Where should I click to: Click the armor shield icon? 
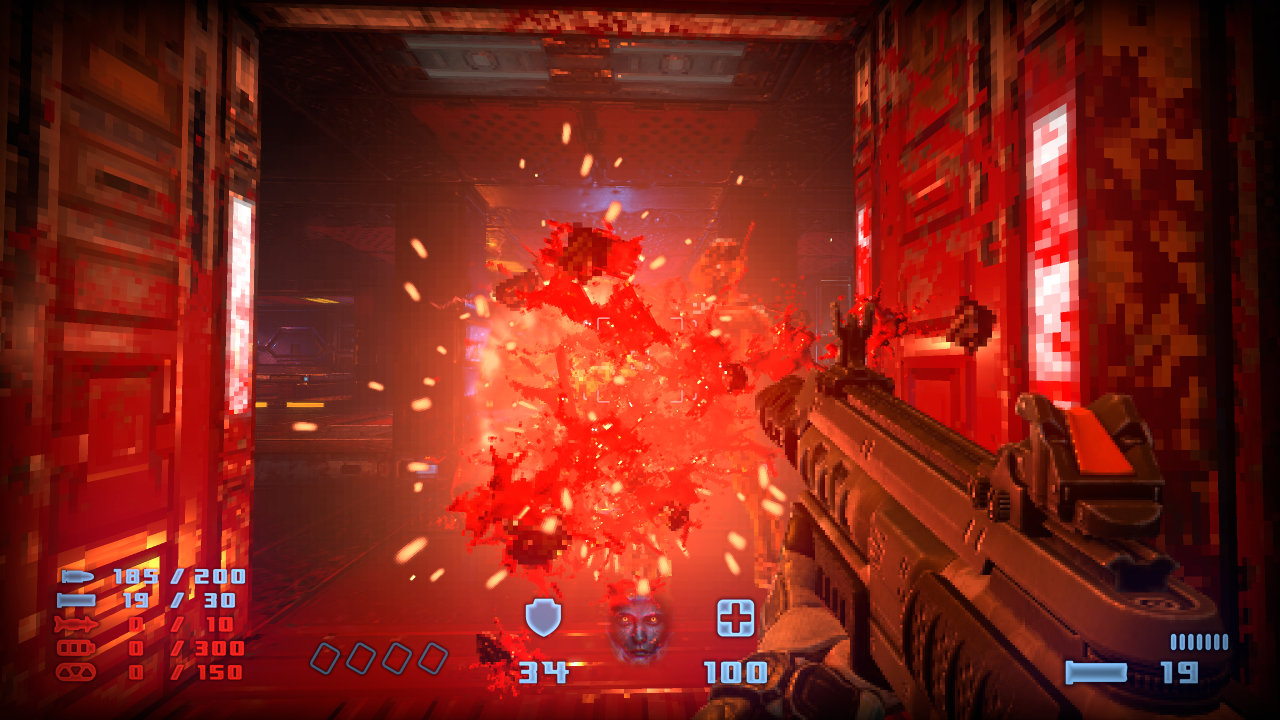[543, 618]
